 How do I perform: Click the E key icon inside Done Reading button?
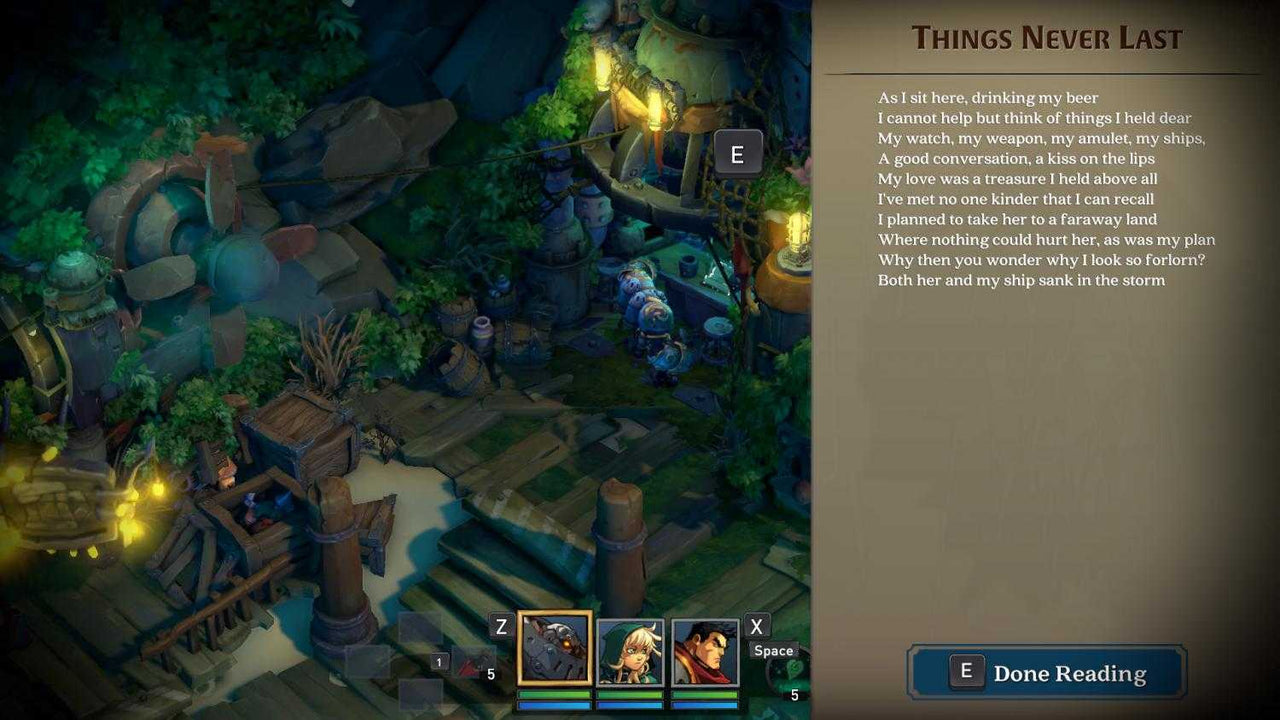point(965,672)
